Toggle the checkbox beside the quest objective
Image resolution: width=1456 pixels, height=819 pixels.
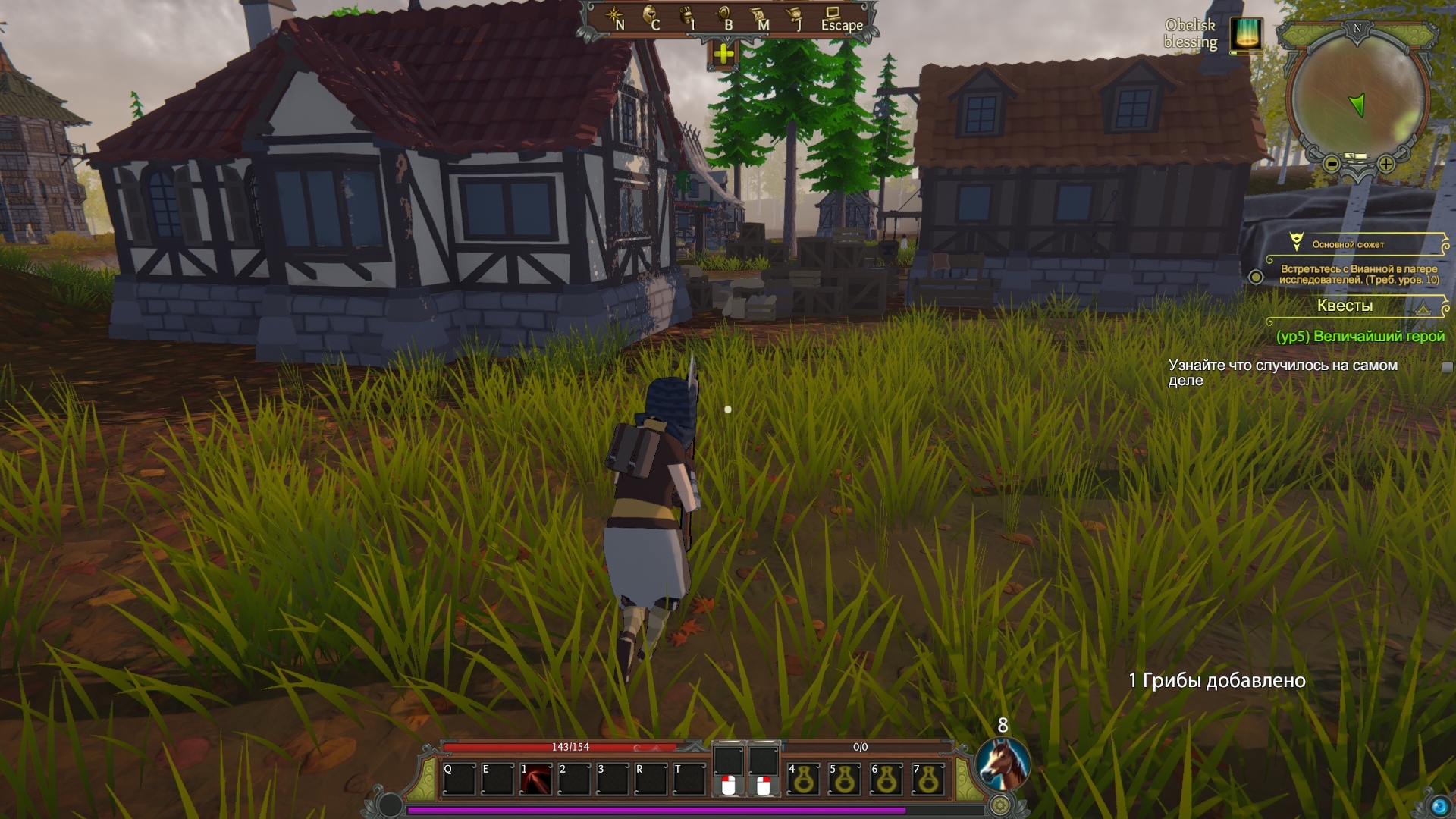[x=1447, y=367]
